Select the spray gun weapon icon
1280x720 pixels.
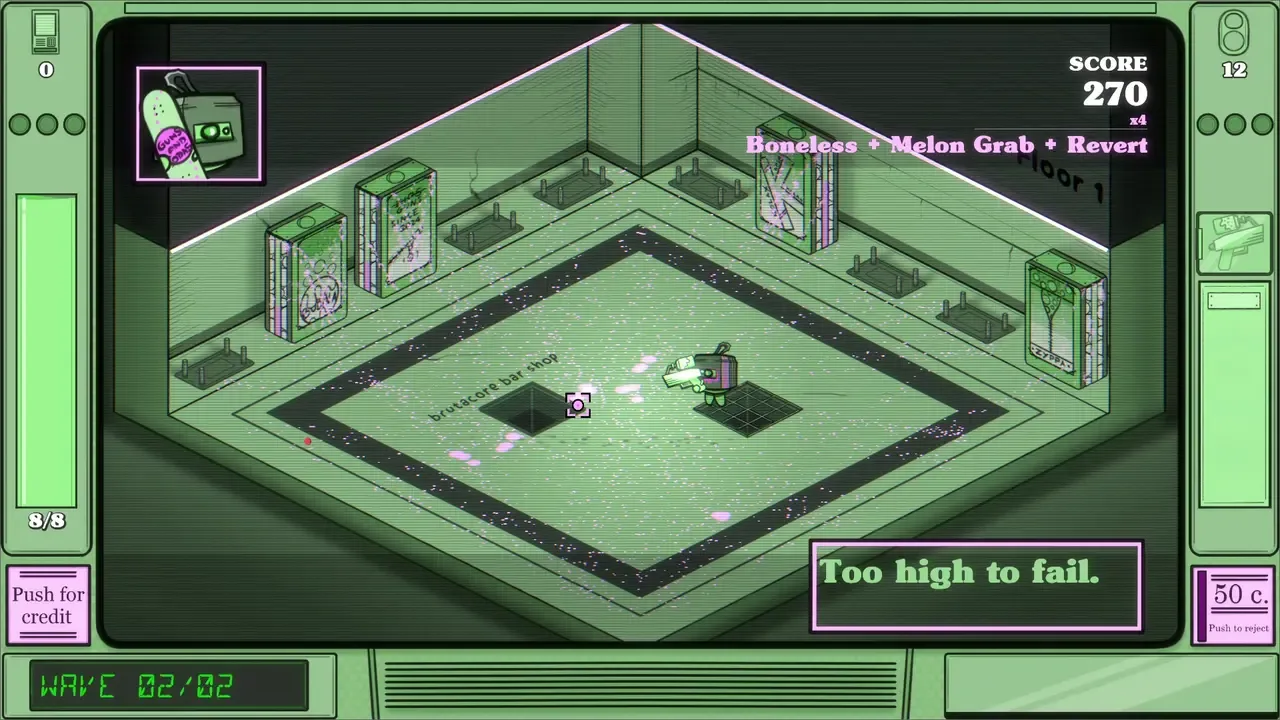pos(1233,241)
